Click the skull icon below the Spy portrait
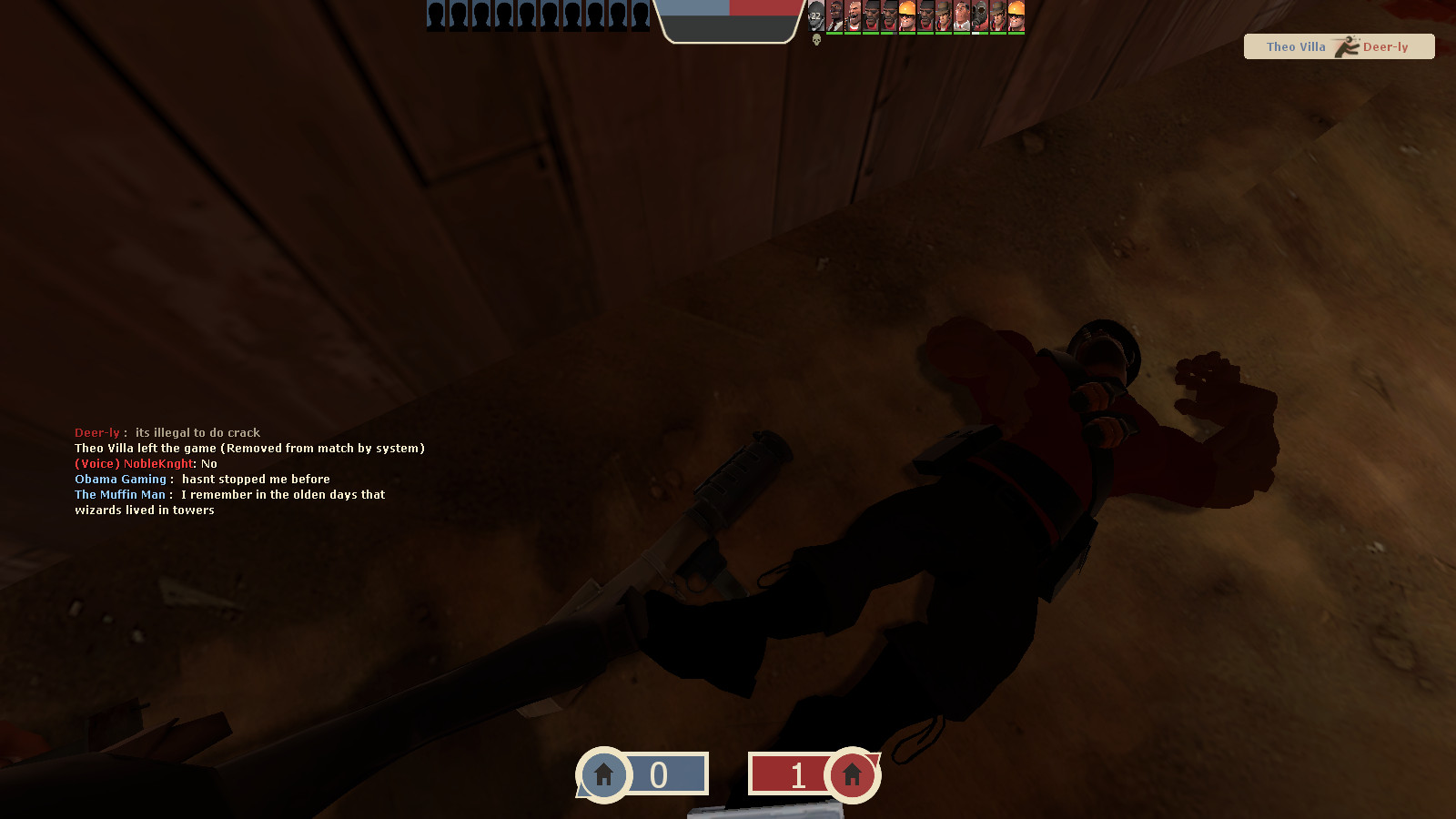The image size is (1456, 819). coord(817,40)
